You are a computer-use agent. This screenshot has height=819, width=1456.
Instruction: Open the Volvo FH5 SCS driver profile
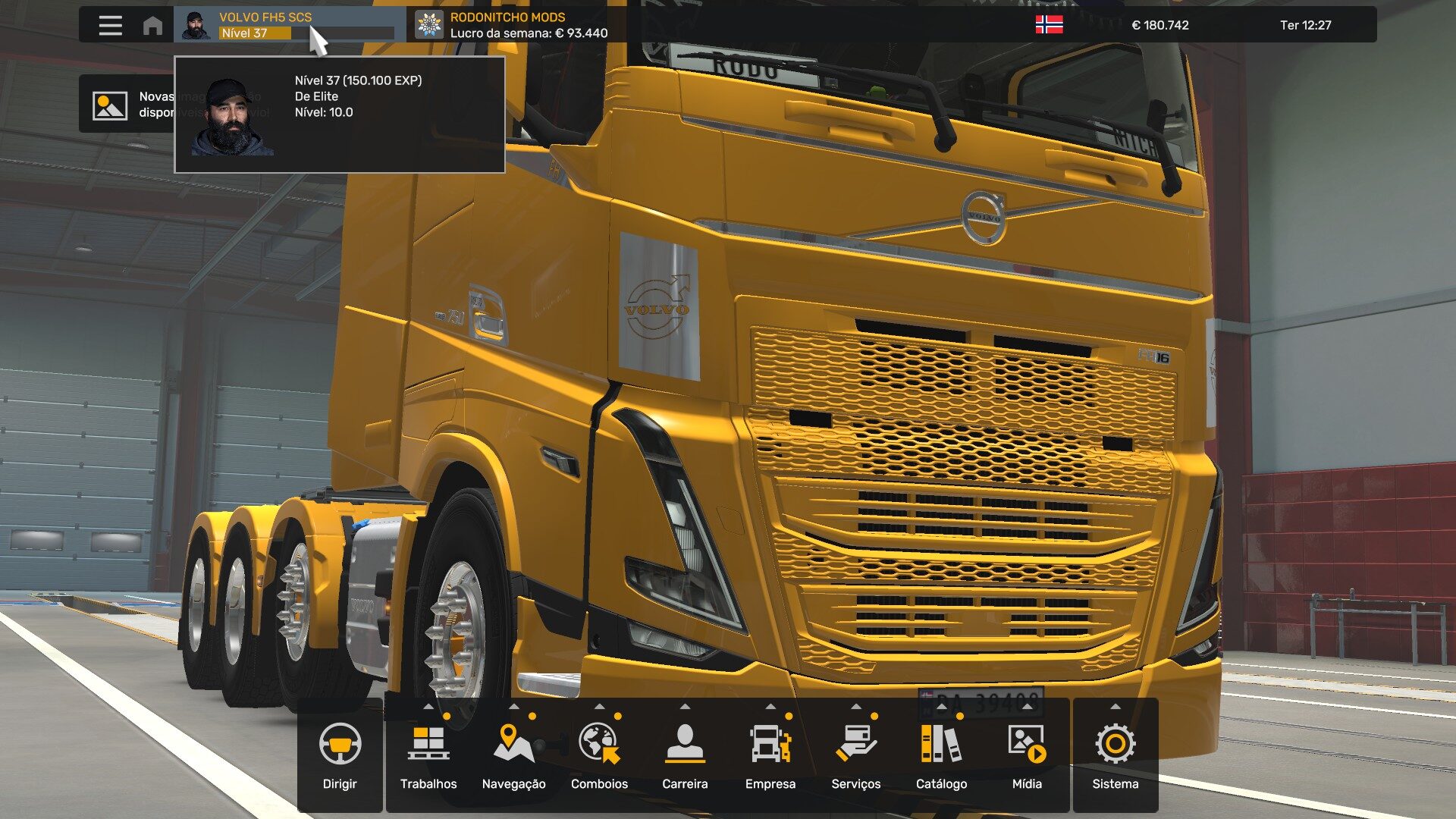tap(288, 25)
